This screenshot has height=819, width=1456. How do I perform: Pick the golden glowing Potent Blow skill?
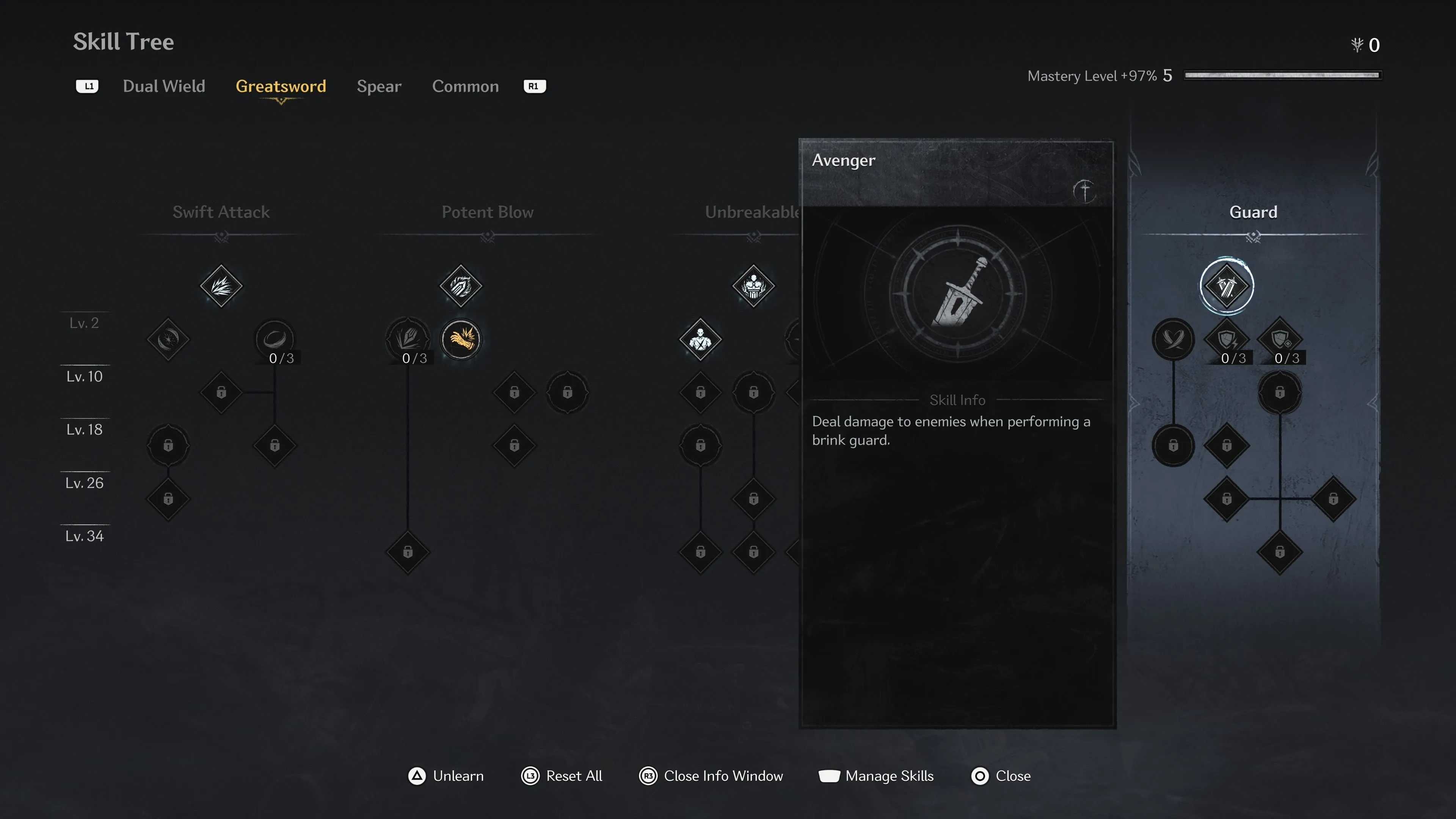point(461,339)
